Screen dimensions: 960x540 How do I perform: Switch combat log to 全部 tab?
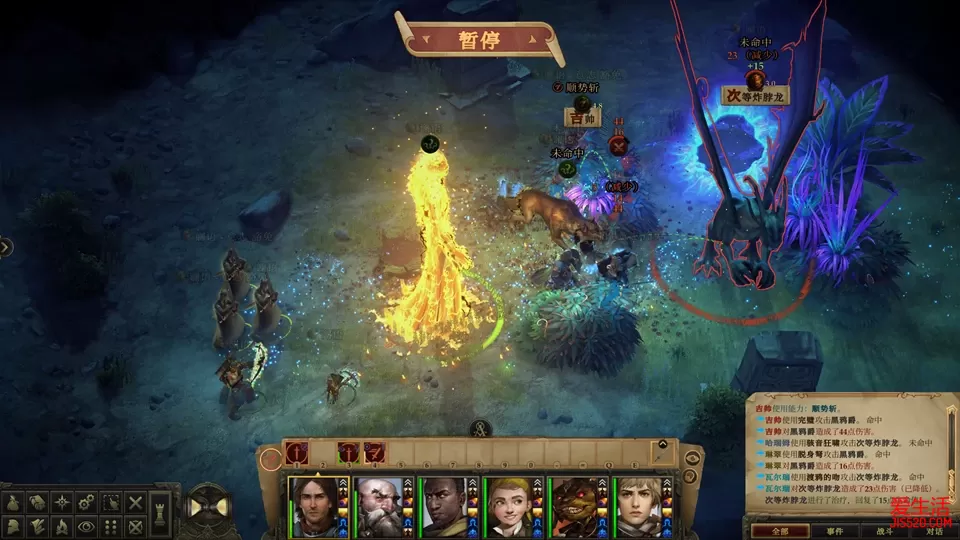click(x=778, y=531)
